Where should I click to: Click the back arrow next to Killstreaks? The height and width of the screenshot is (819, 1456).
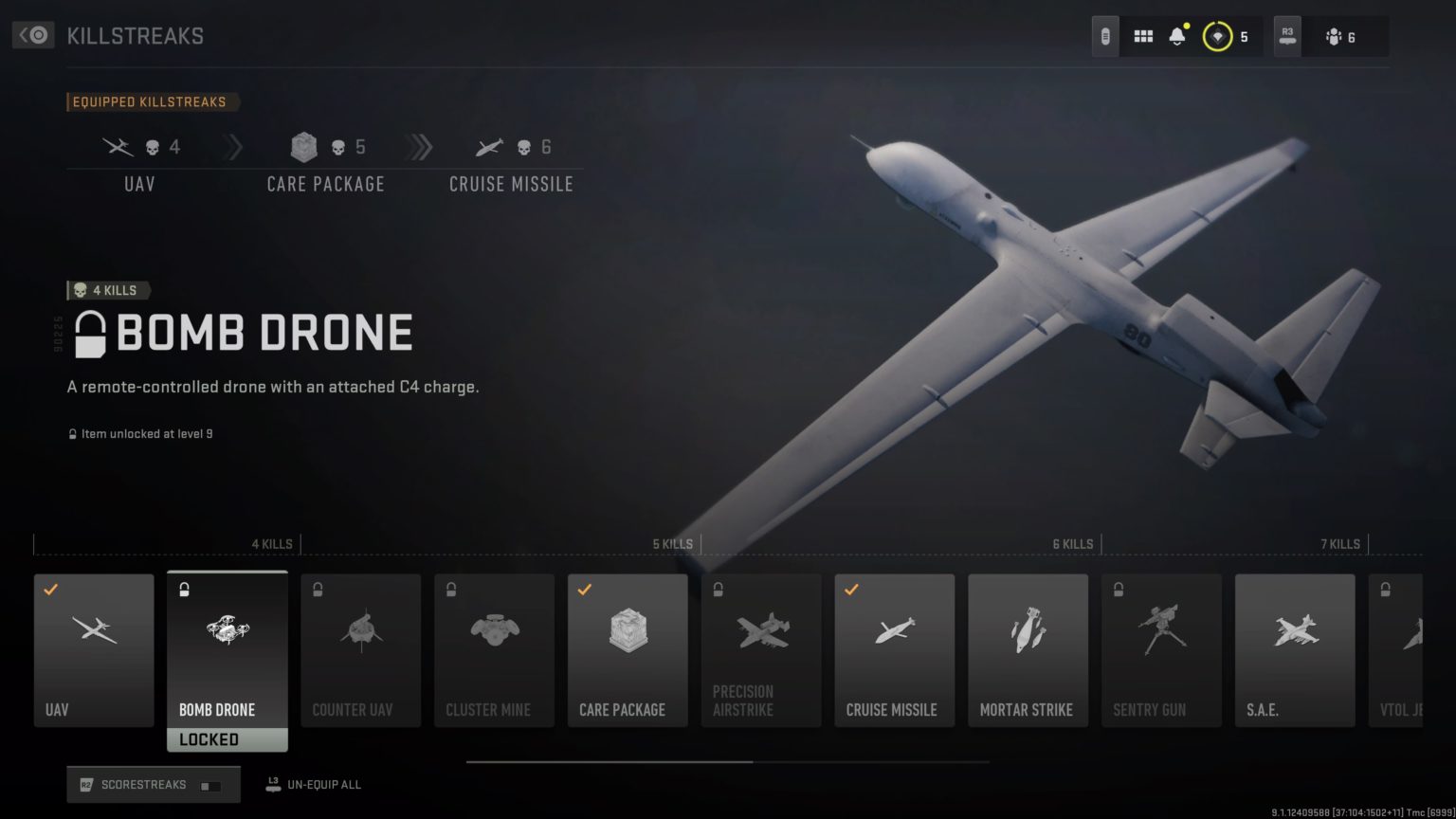coord(31,34)
